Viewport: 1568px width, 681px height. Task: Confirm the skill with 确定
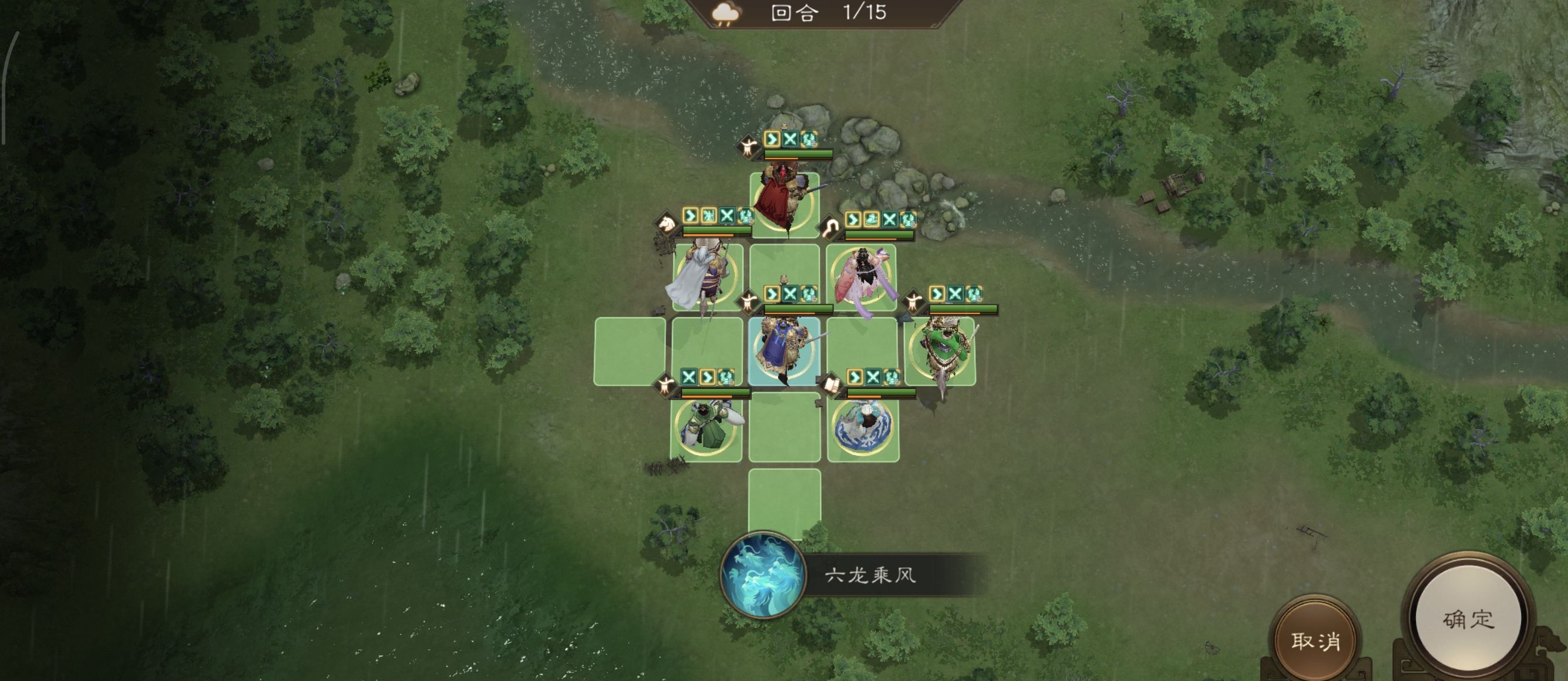1468,619
